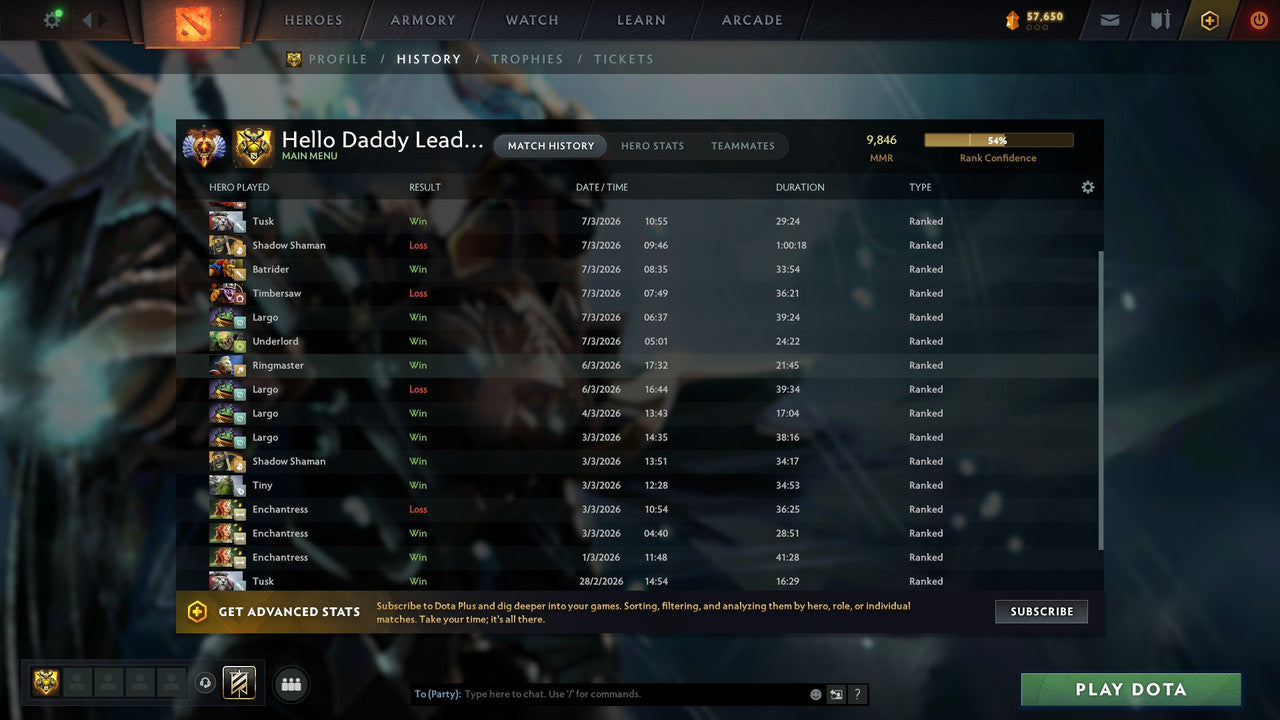Click the guild crest next to player name
This screenshot has width=1280, height=720.
pyautogui.click(x=254, y=147)
